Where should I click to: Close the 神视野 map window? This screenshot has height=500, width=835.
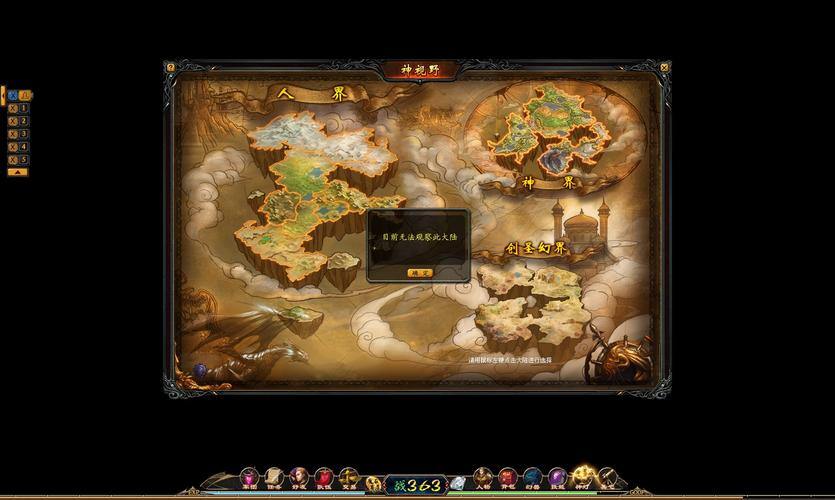pos(664,68)
